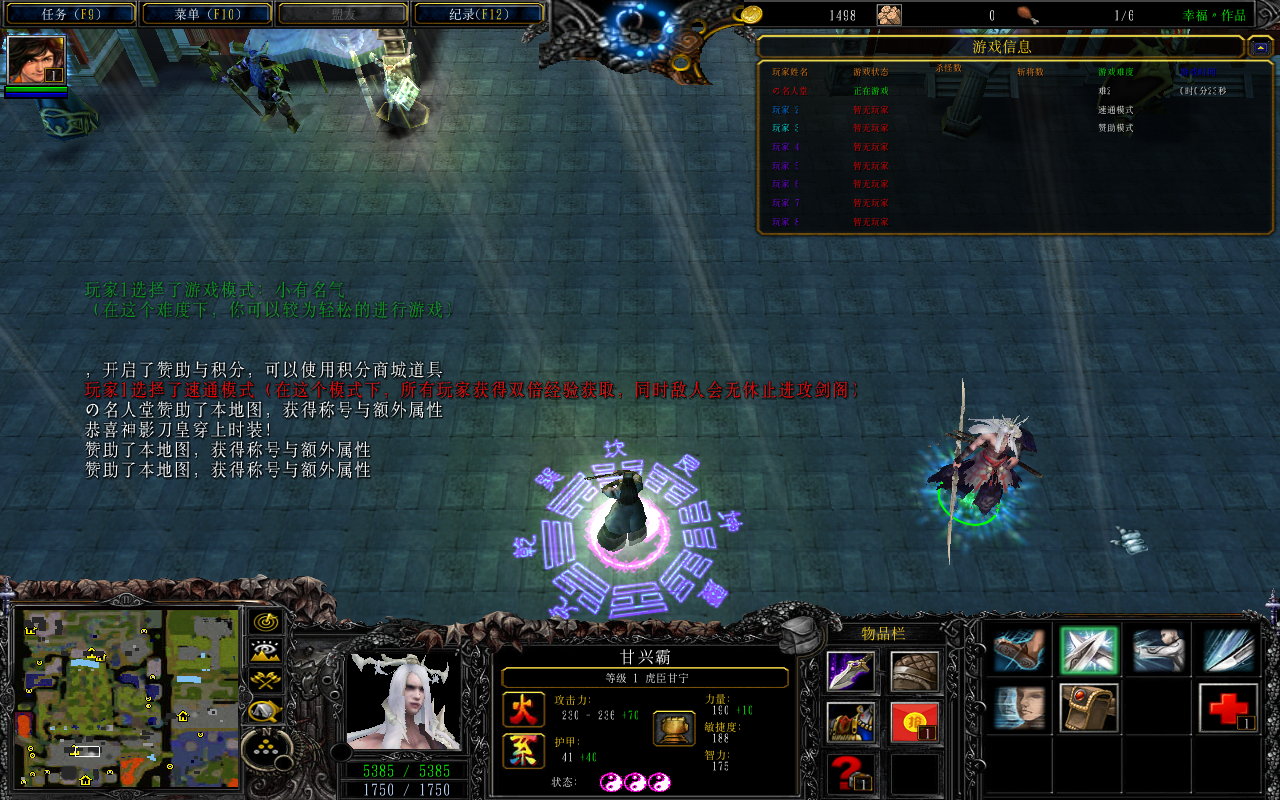This screenshot has width=1280, height=800.
Task: Collapse the 游戏信息 scoreboard panel
Action: 1259,47
